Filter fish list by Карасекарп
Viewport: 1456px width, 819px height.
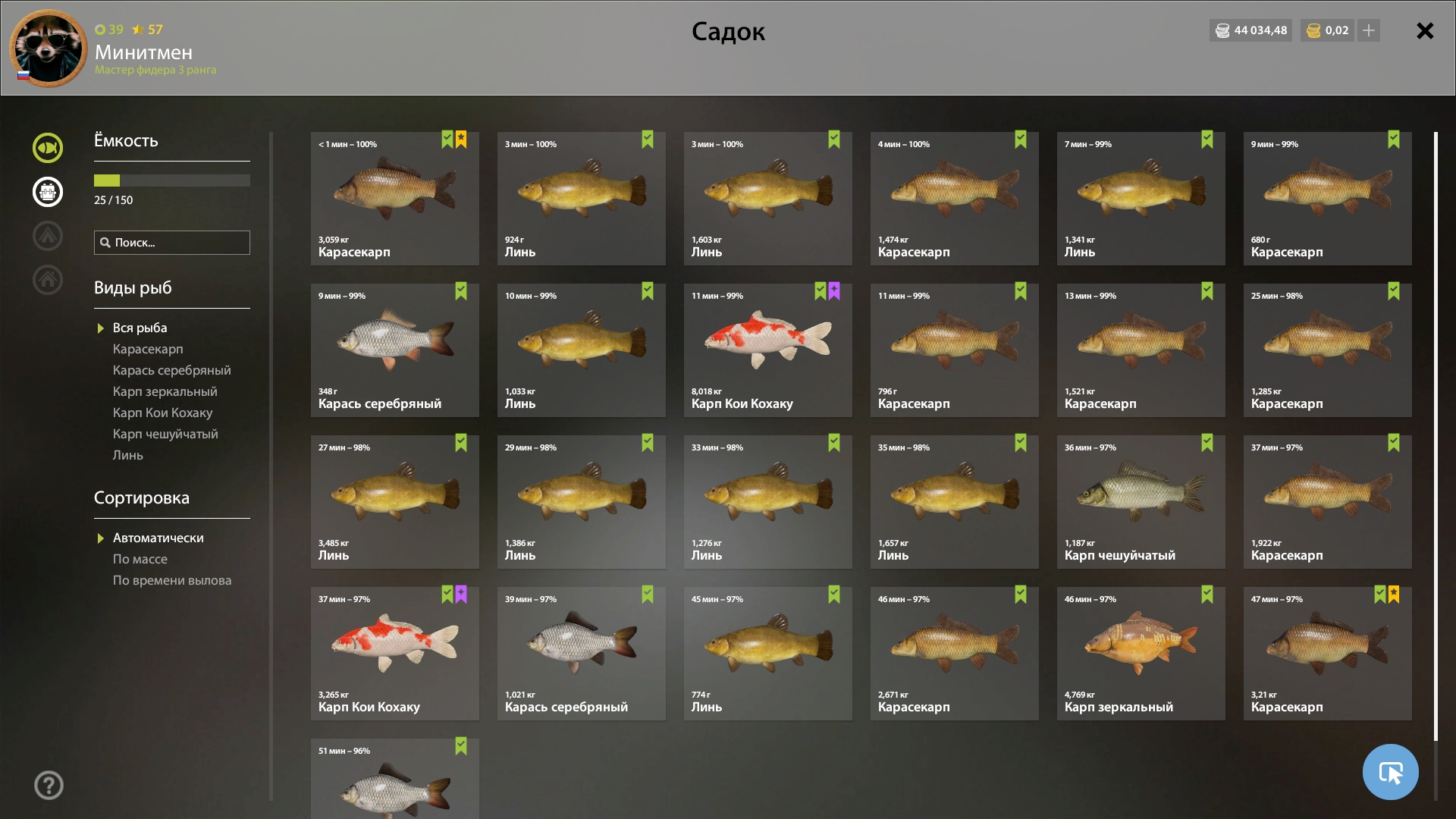click(148, 349)
